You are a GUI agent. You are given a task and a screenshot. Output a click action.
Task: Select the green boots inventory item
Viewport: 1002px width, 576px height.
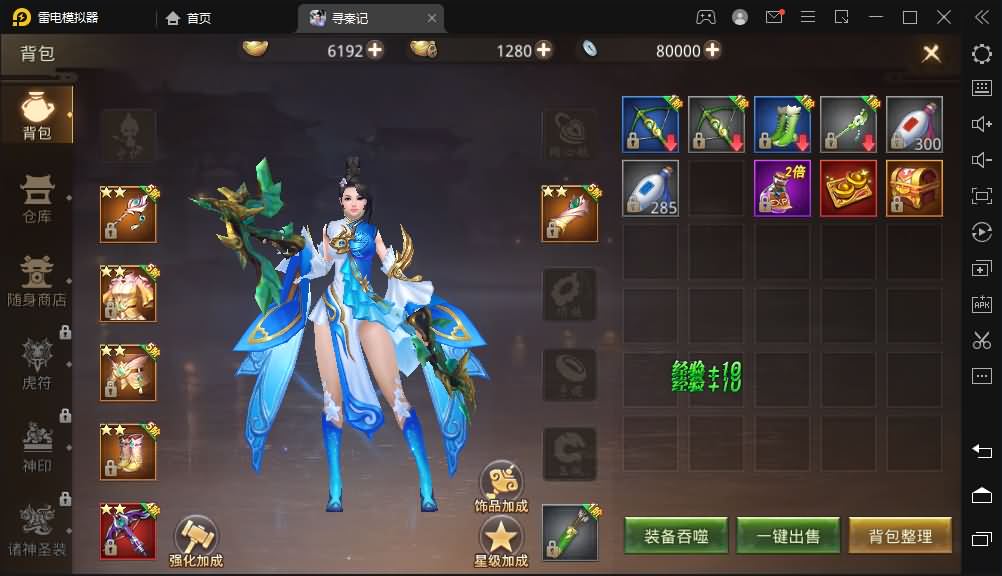782,125
